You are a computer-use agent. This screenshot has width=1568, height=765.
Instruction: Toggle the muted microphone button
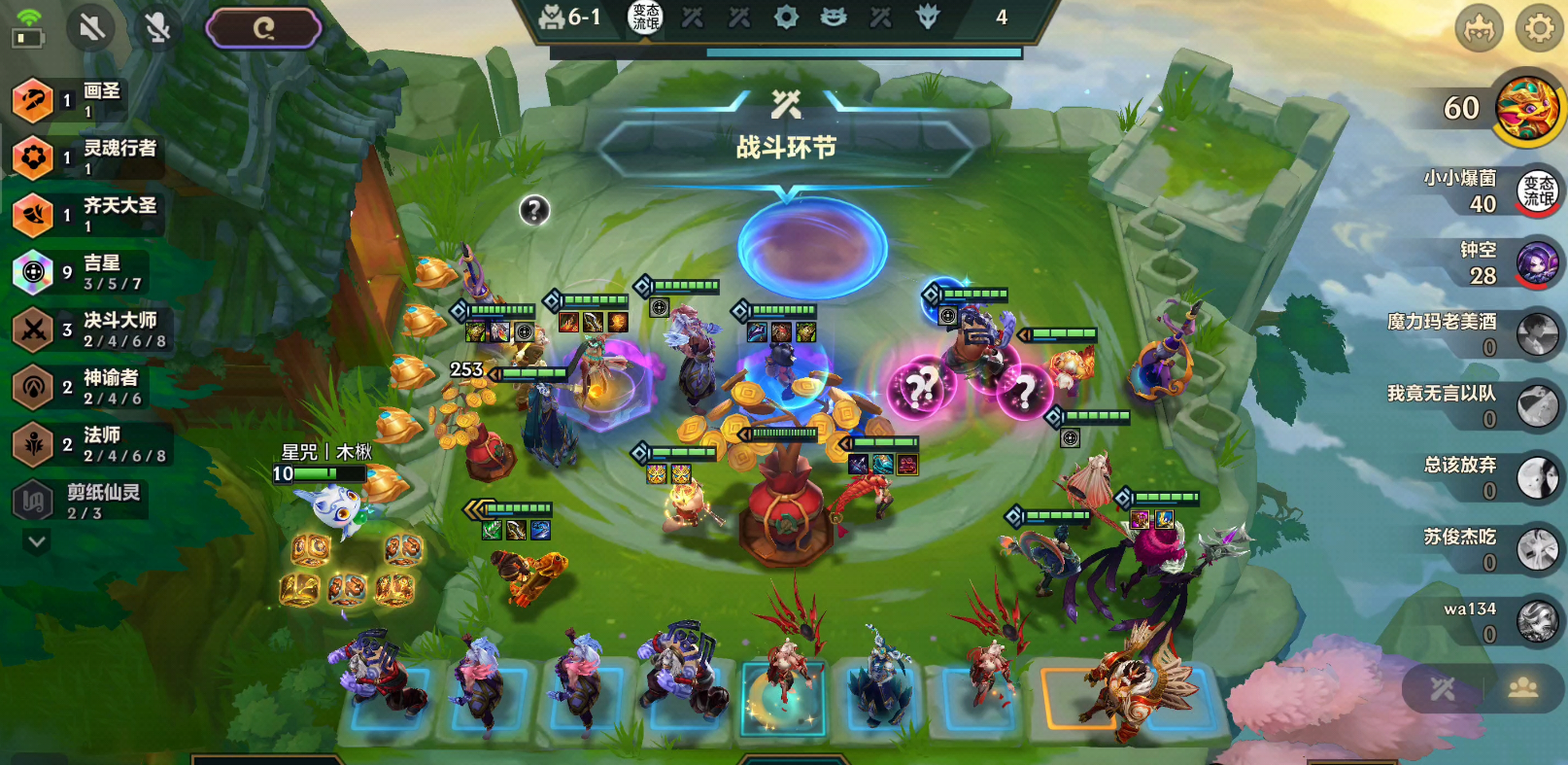156,27
